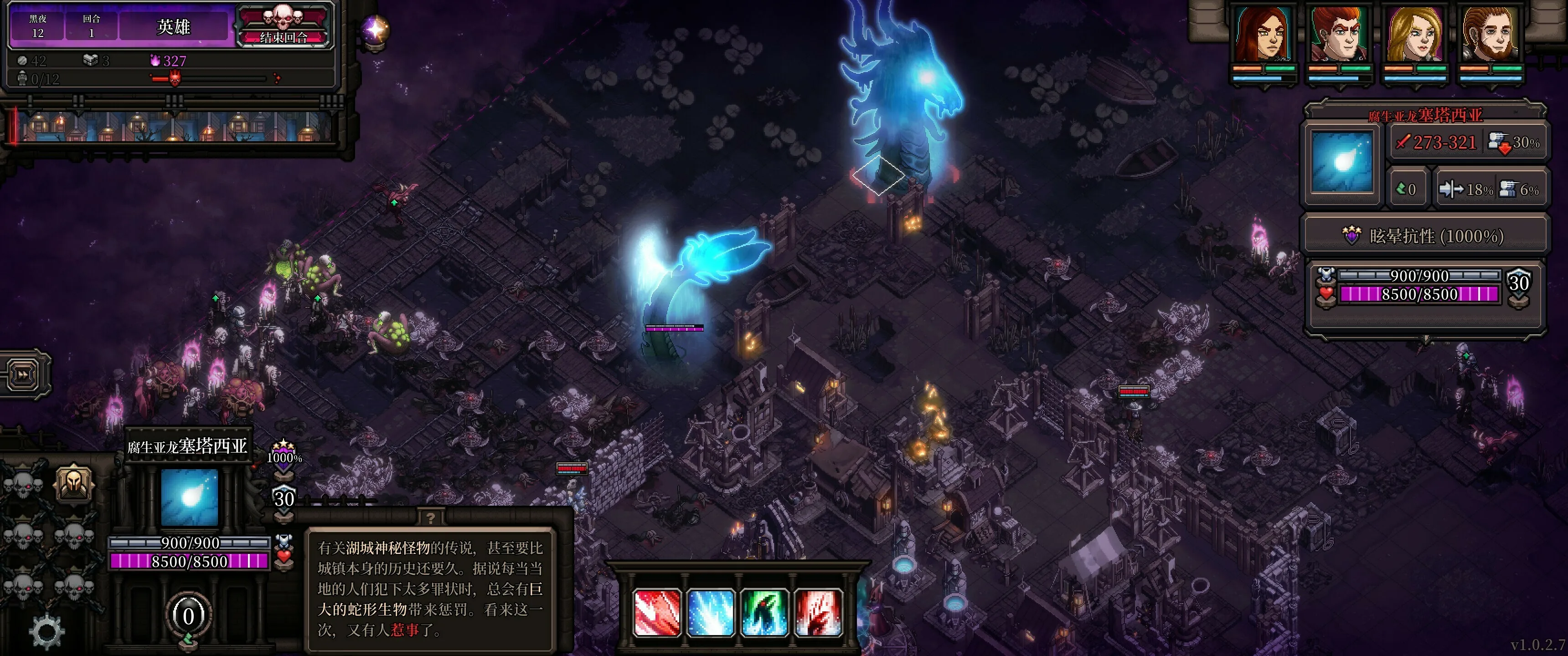The width and height of the screenshot is (1568, 656).
Task: Click the golden helmet hero icon
Action: (74, 484)
